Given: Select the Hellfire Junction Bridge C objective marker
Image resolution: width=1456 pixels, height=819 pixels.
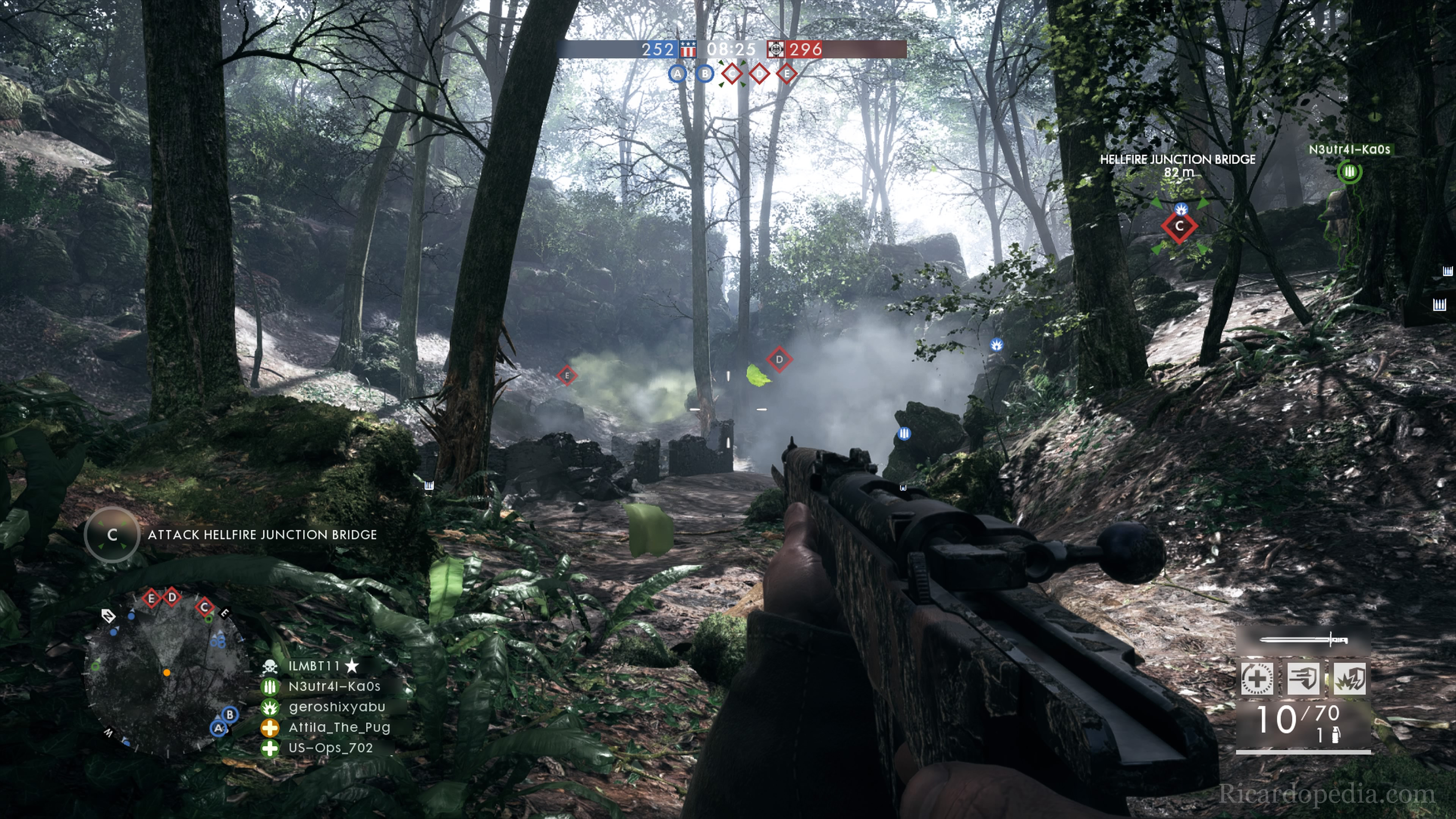Looking at the screenshot, I should coord(1179,226).
